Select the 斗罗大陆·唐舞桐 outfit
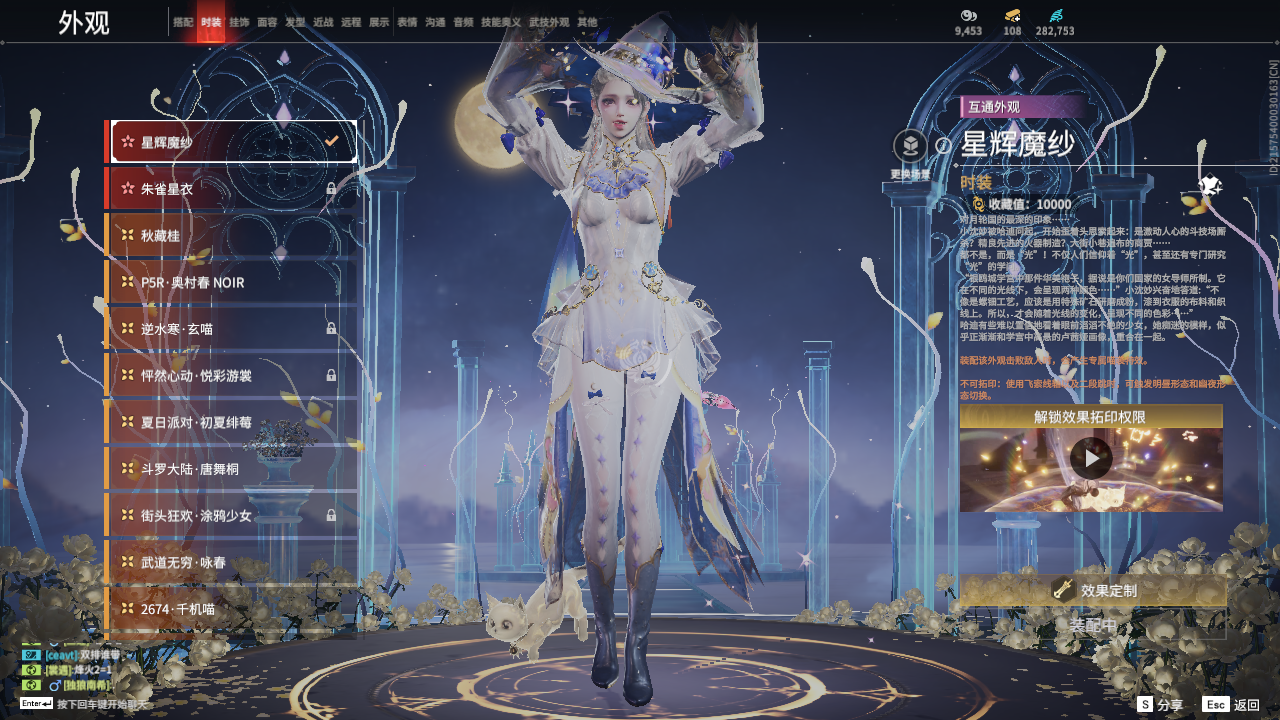 click(232, 469)
